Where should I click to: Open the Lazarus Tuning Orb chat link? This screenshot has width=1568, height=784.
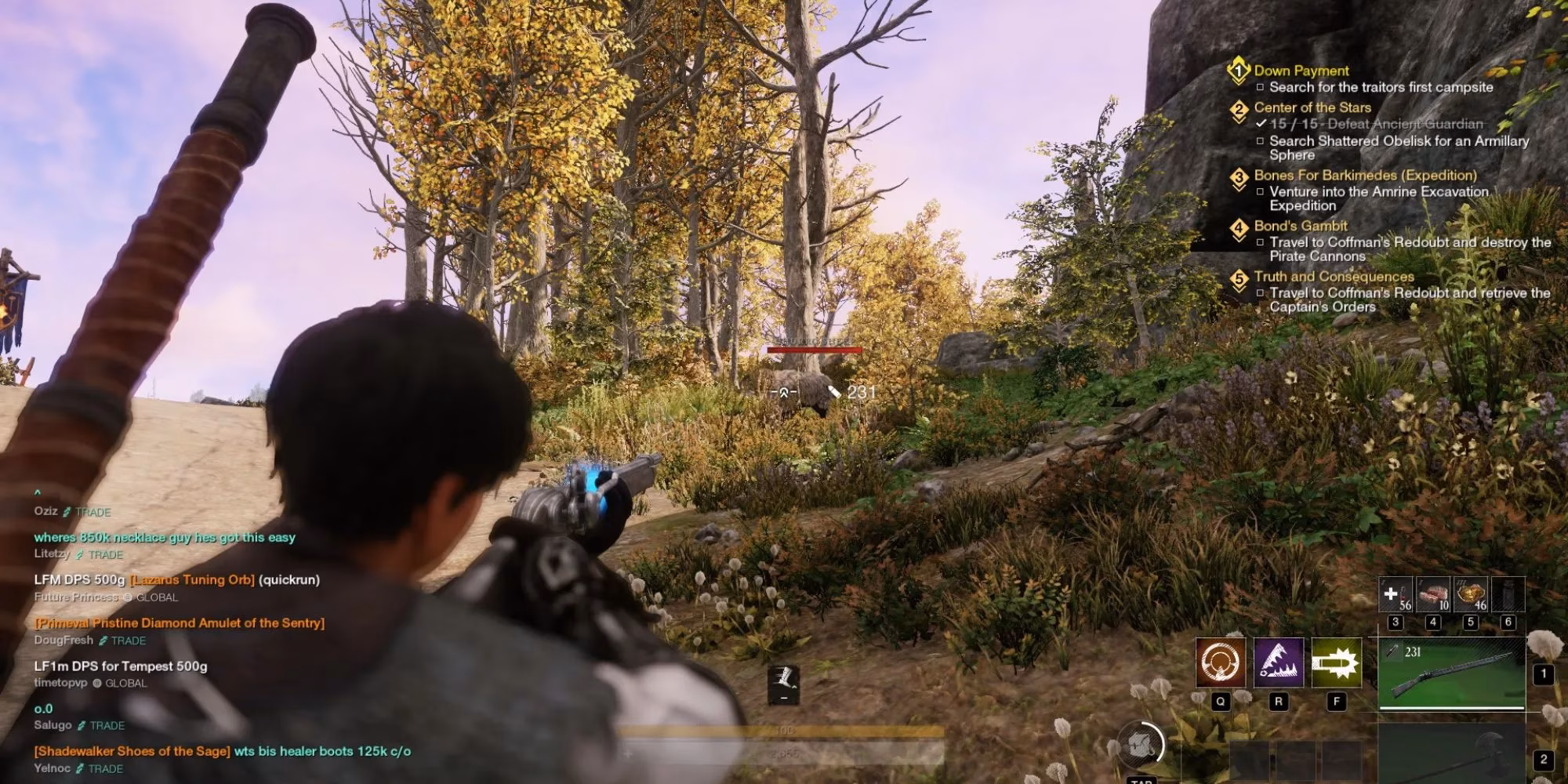pos(192,580)
